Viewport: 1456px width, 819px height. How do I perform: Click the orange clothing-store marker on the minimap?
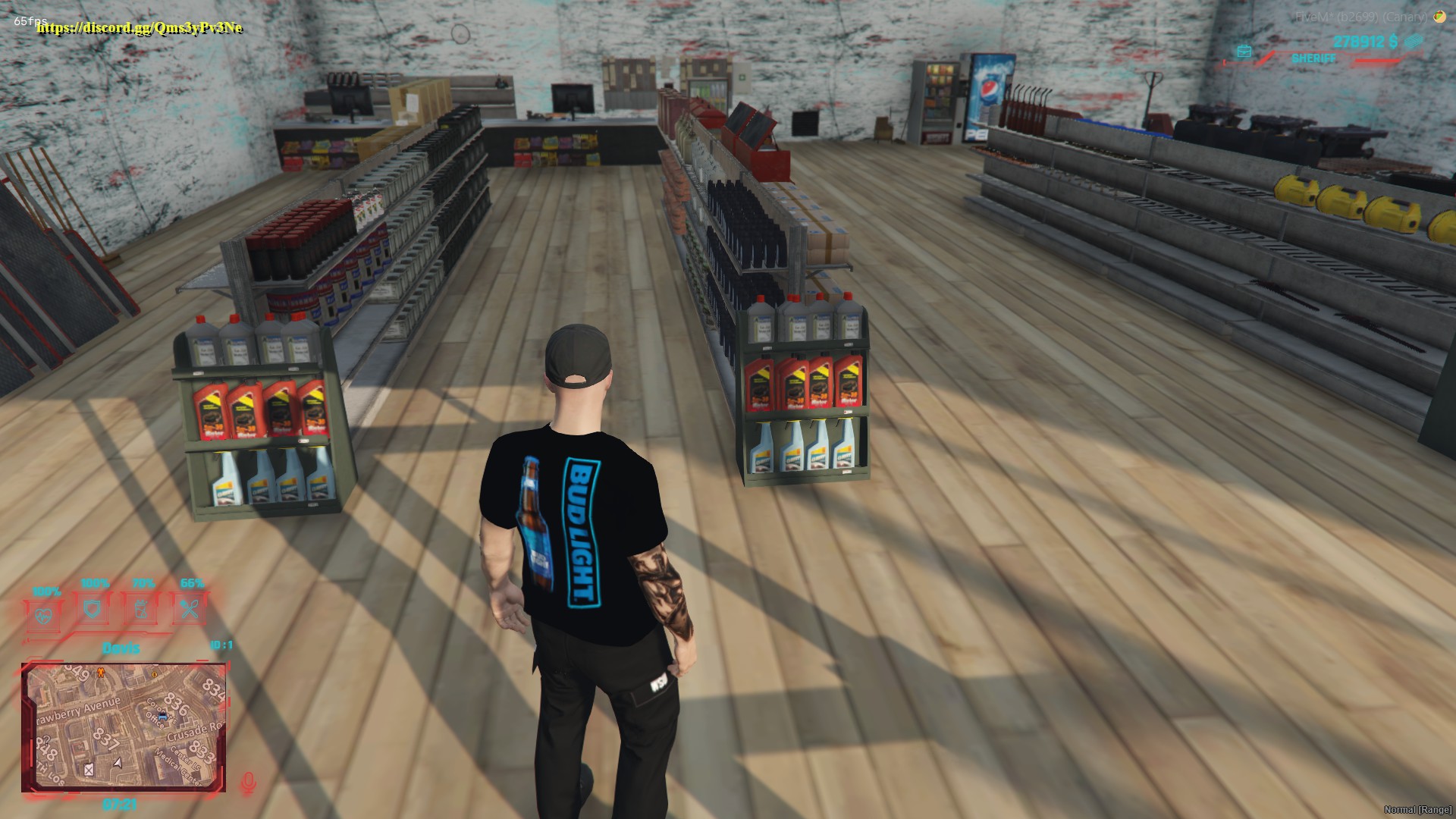pos(101,673)
